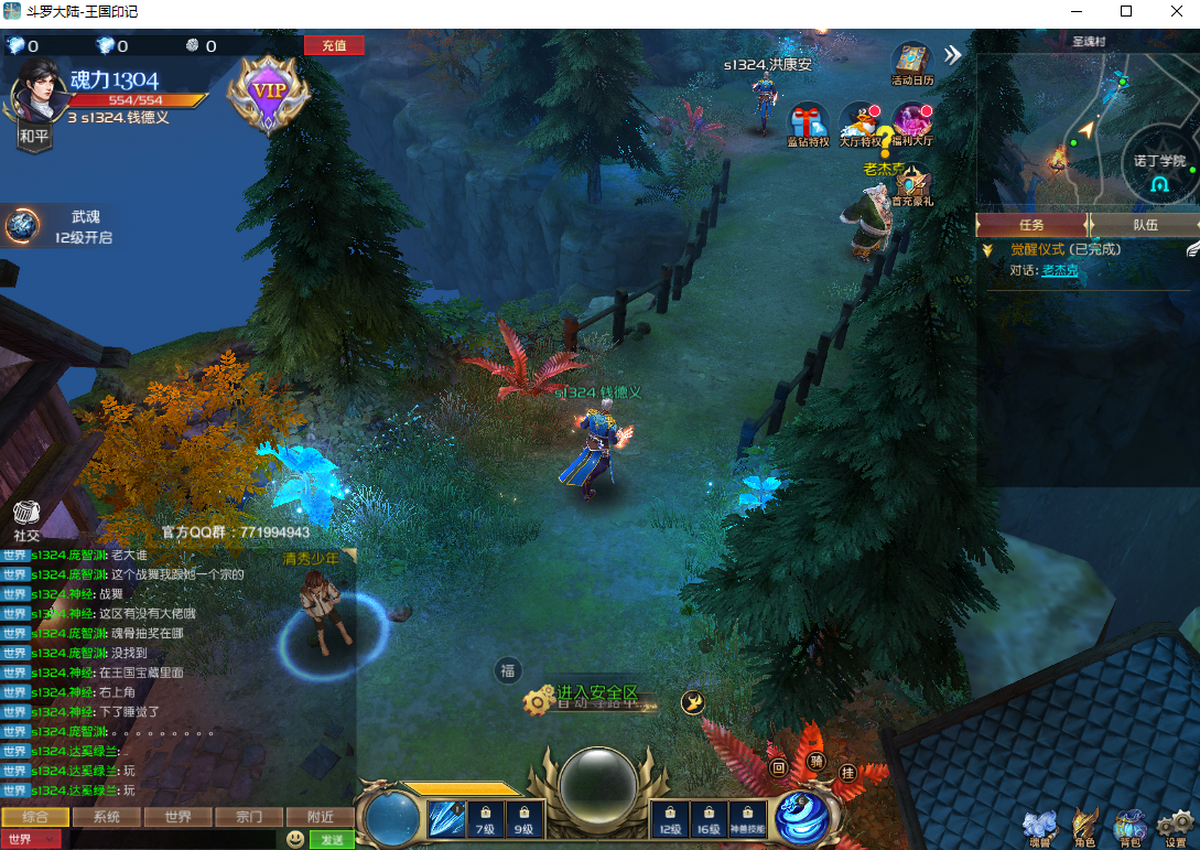
Task: Click the 老杰克 quest dialogue link
Action: point(1059,270)
